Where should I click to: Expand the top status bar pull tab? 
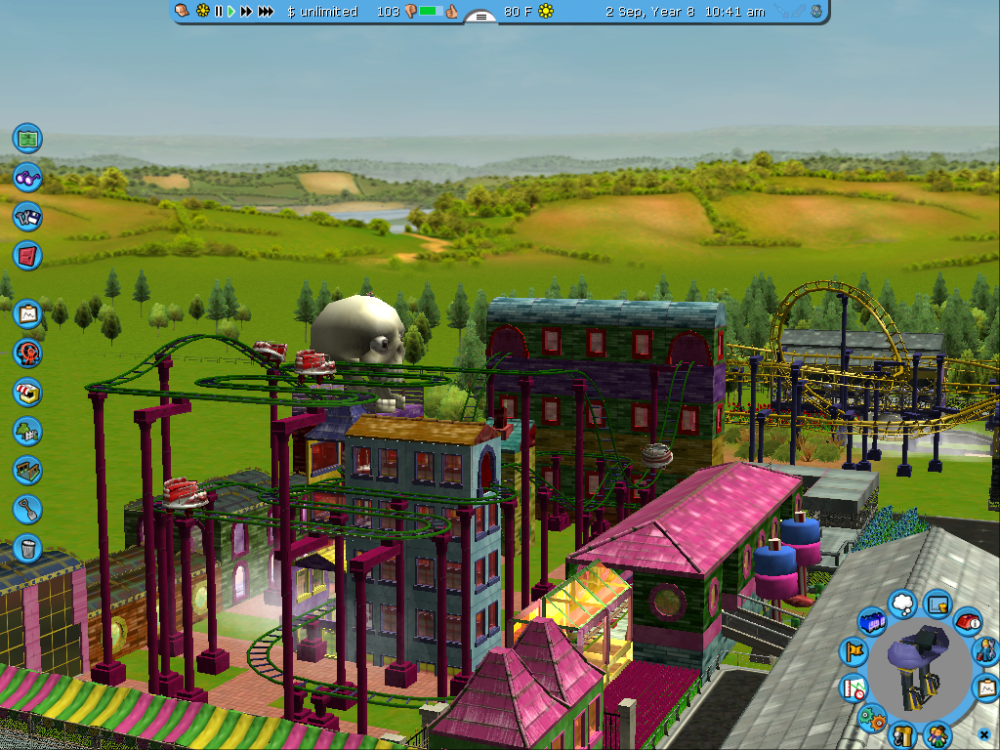(481, 17)
